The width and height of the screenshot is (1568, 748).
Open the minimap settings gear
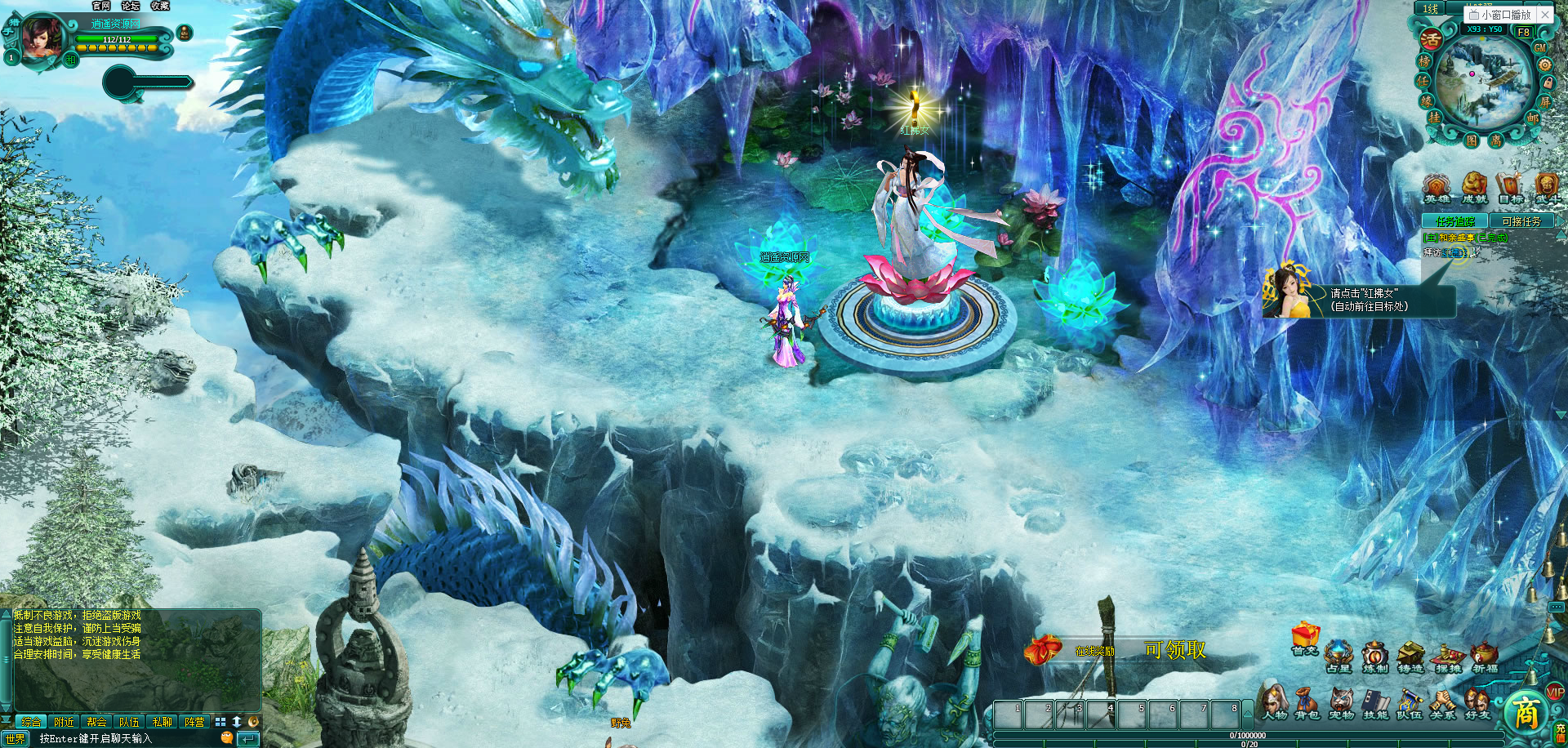click(x=1545, y=65)
